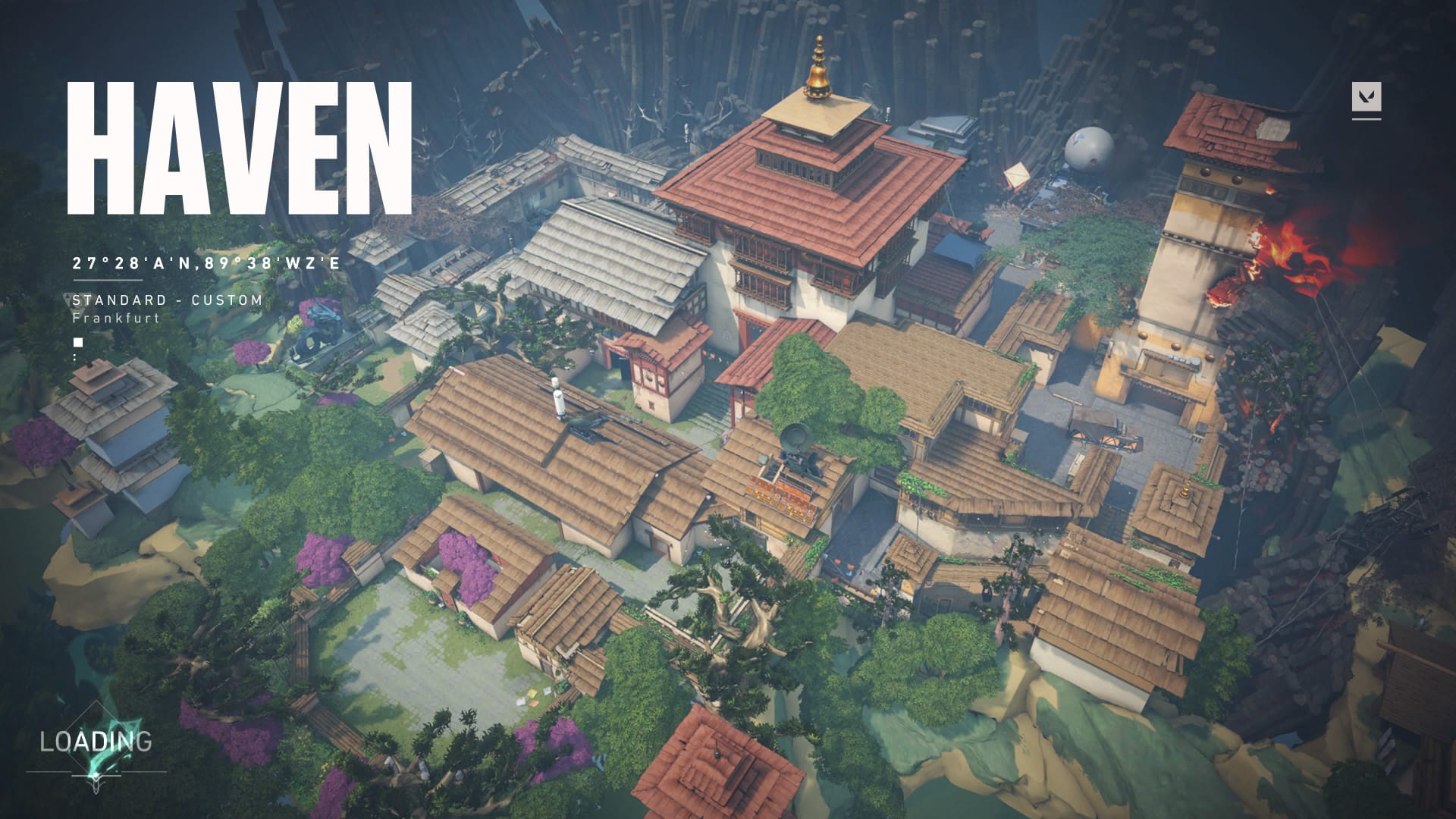Viewport: 1456px width, 819px height.
Task: Click the Valorant logo icon top right
Action: coord(1367,96)
